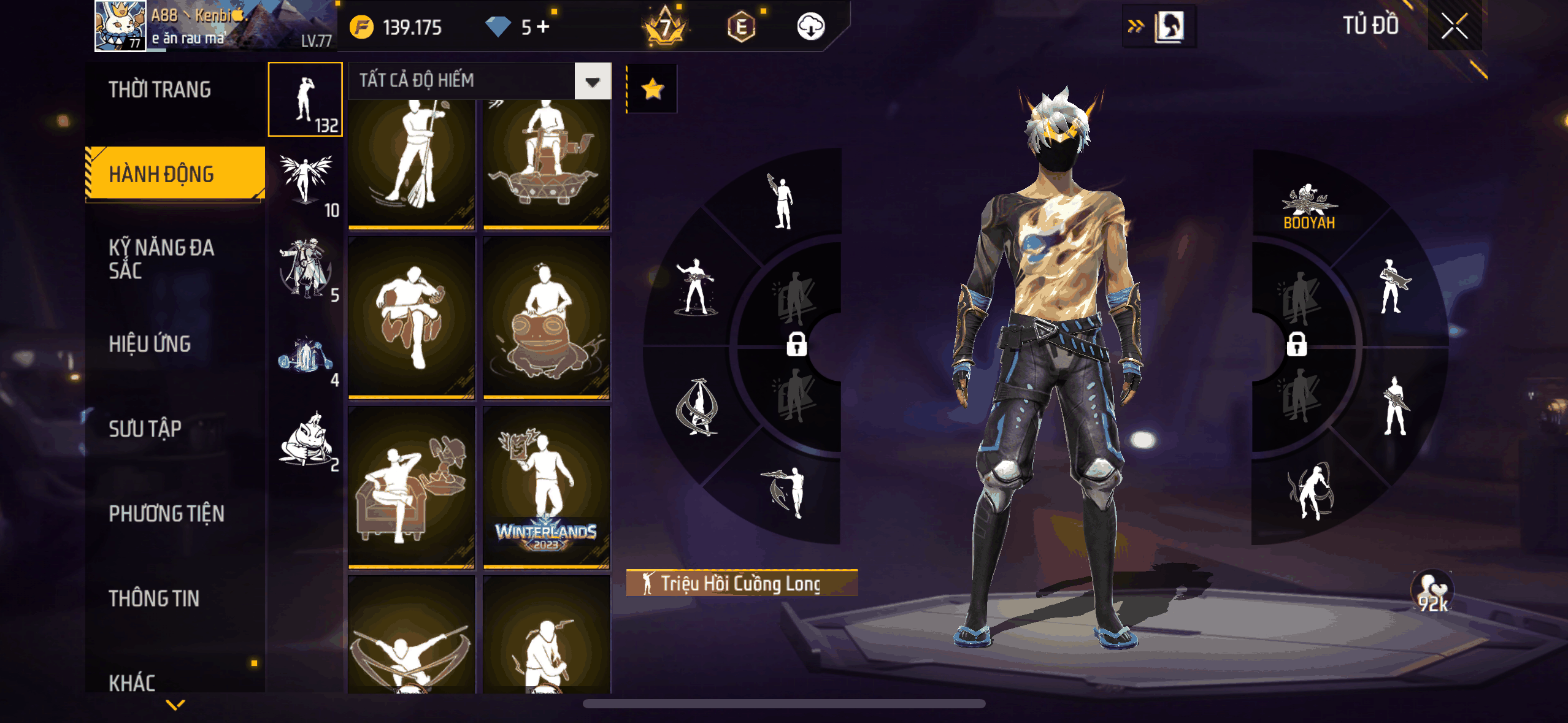
Task: Show the winged emote subcategory with 10
Action: (x=306, y=184)
